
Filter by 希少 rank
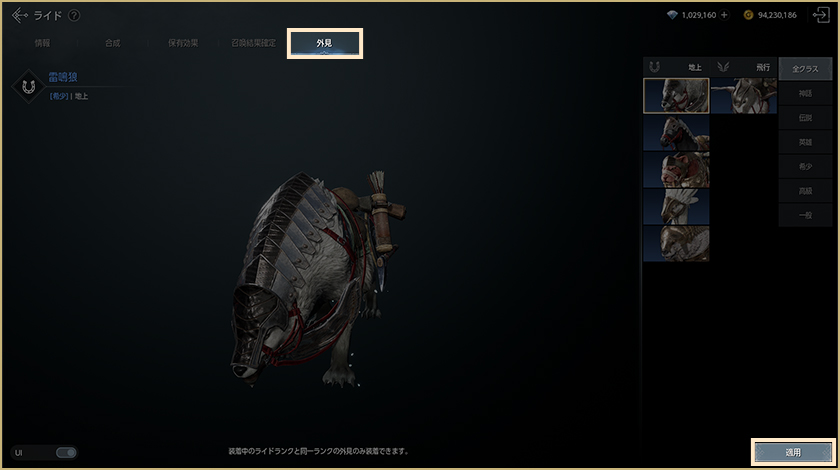pyautogui.click(x=805, y=167)
